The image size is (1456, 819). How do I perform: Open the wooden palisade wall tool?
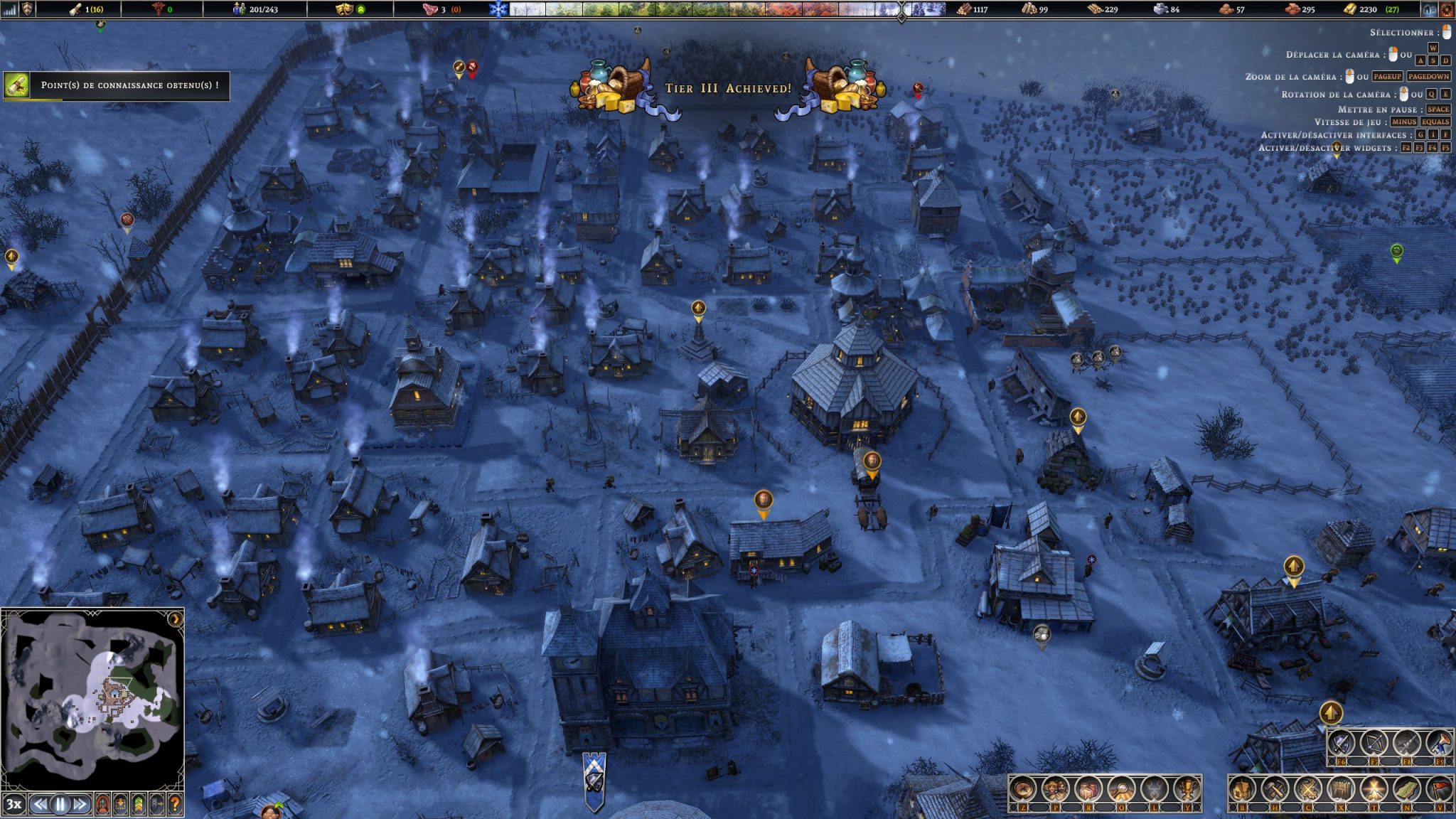[1342, 789]
